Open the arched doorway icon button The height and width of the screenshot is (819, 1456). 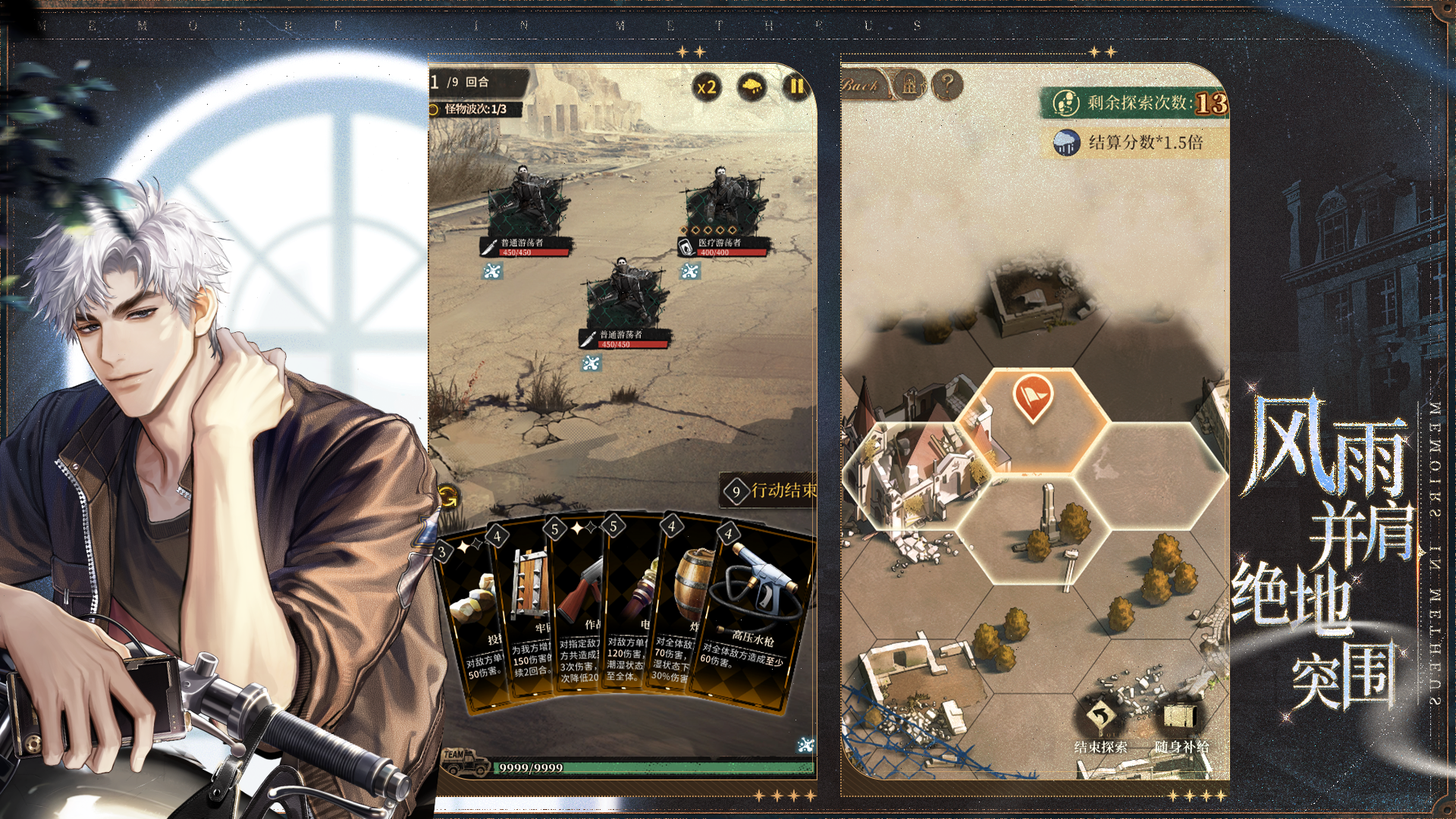[x=909, y=85]
